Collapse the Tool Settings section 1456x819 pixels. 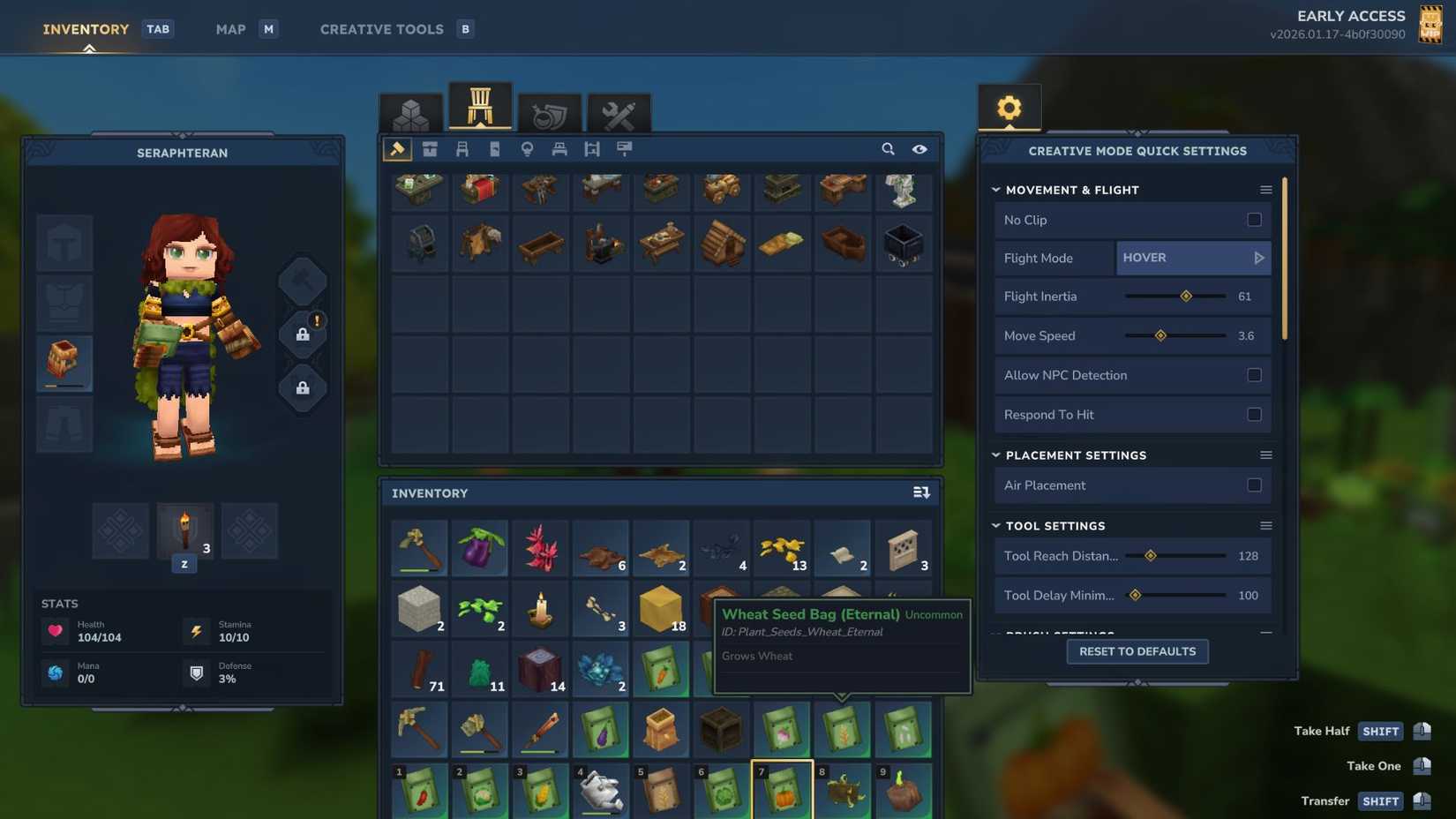click(x=994, y=526)
